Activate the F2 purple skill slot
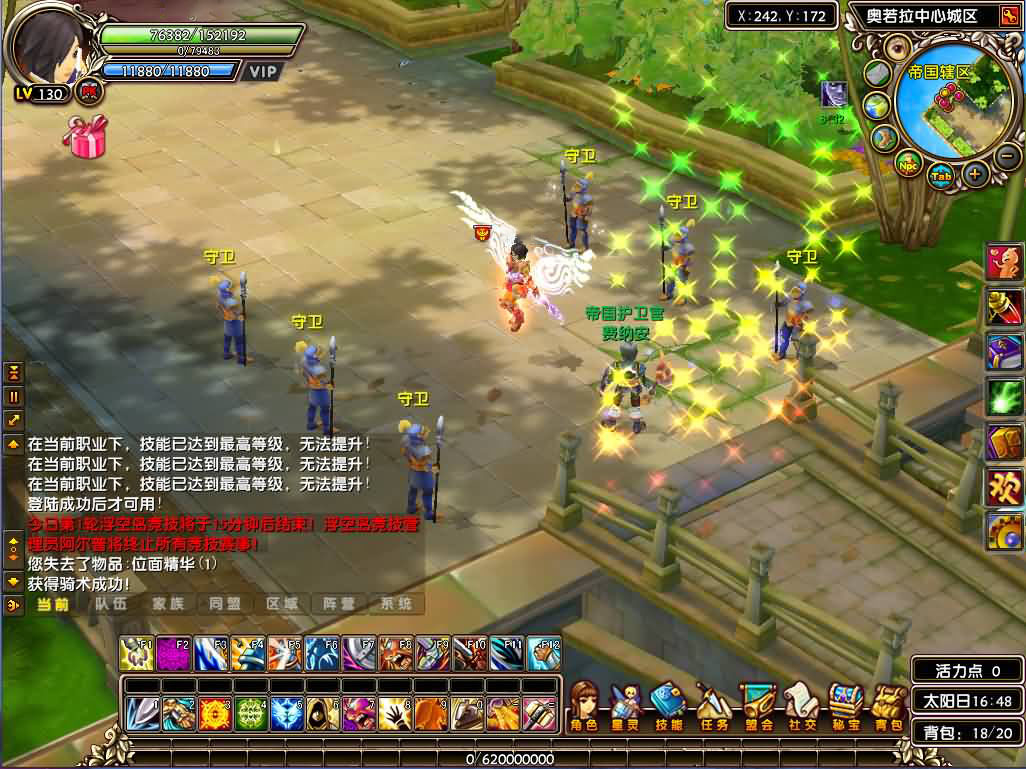This screenshot has height=769, width=1026. tap(173, 653)
